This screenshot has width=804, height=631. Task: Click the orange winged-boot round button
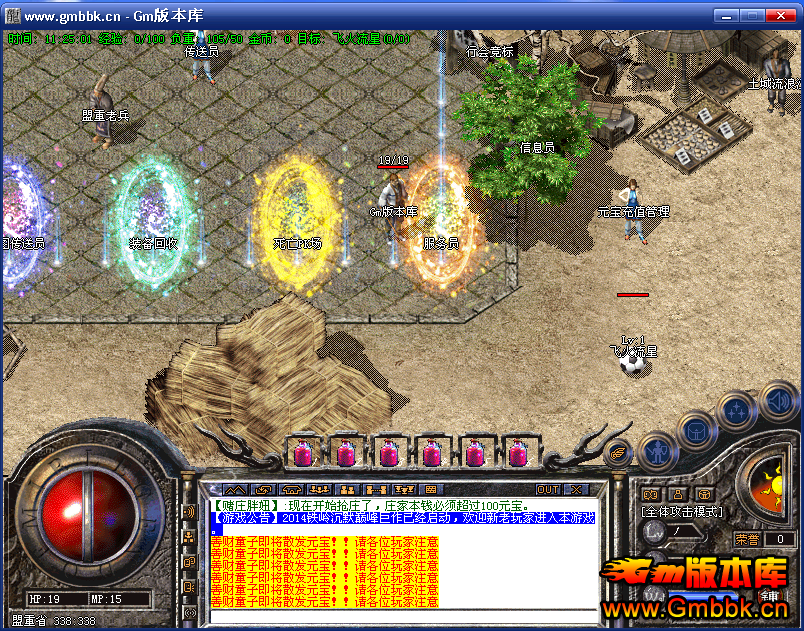tap(619, 451)
